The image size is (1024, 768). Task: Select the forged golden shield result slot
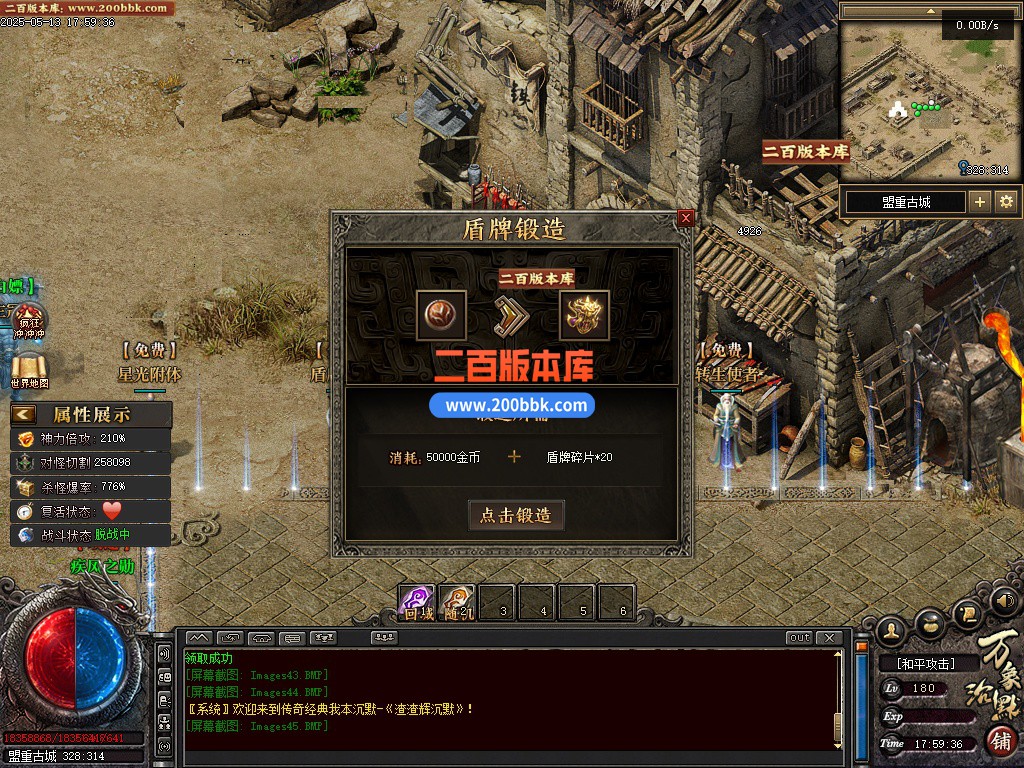coord(584,315)
